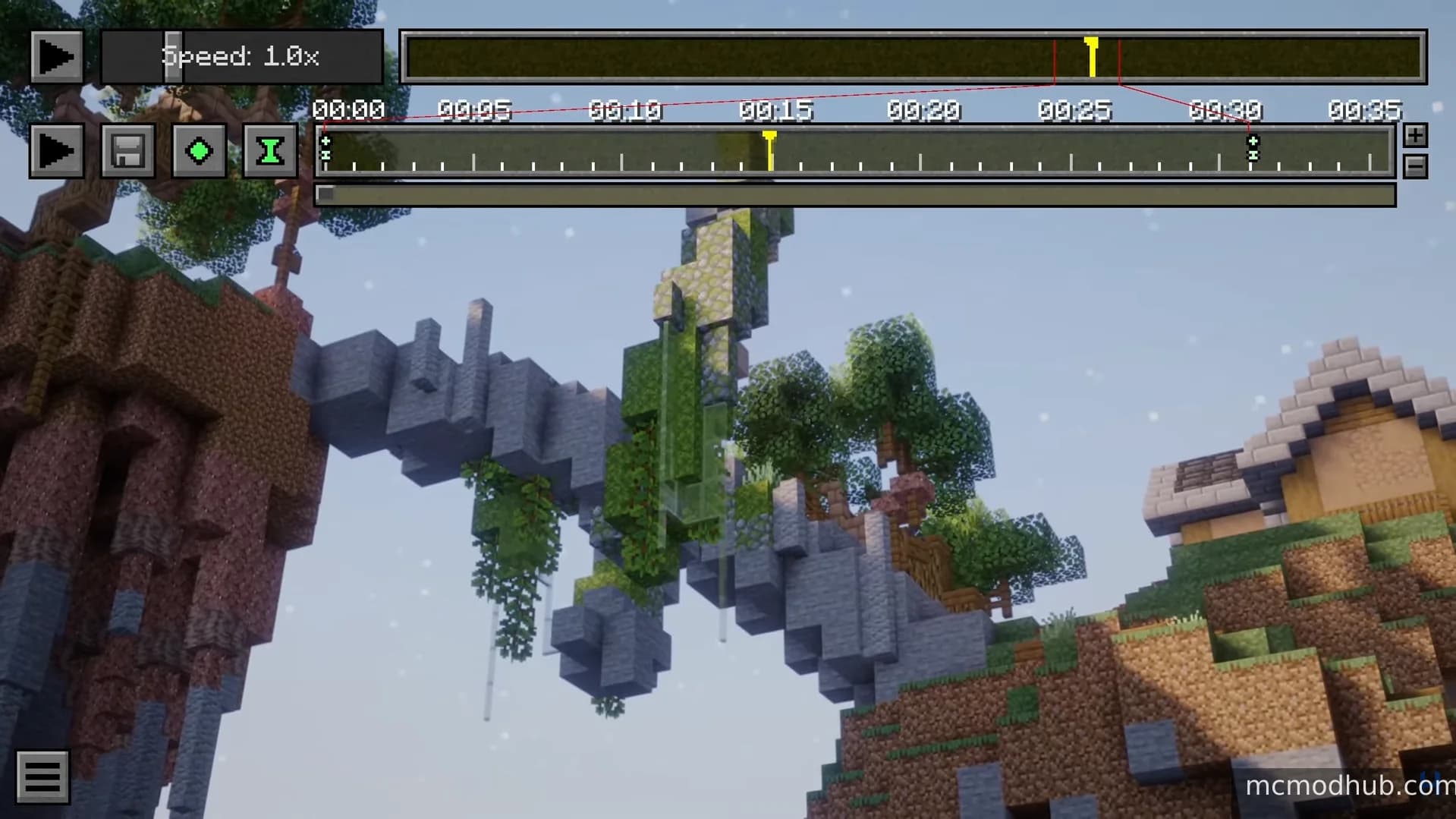
Task: Open the hamburger menu in the bottom-left corner
Action: click(x=43, y=776)
